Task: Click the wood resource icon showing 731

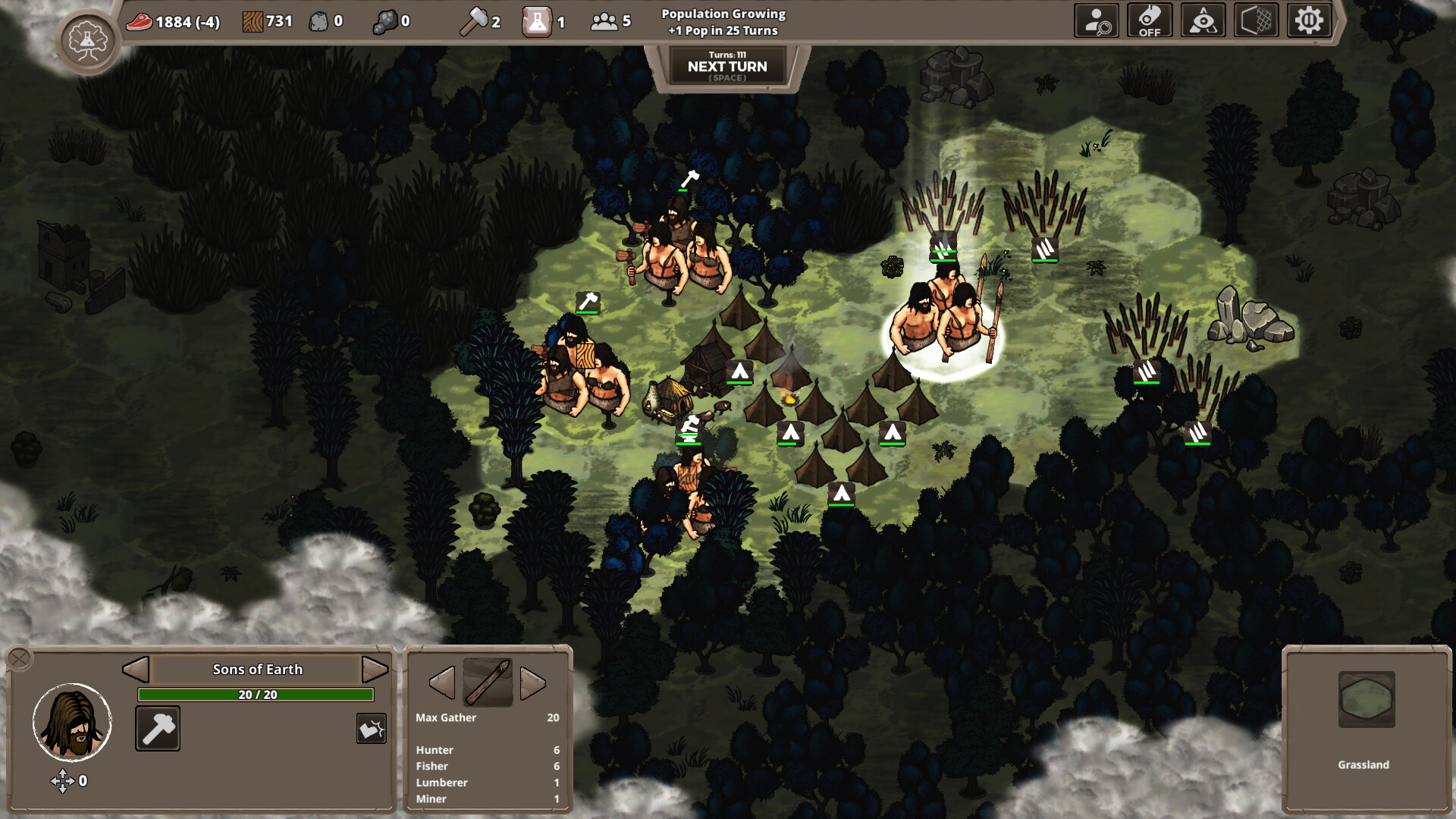Action: (250, 20)
